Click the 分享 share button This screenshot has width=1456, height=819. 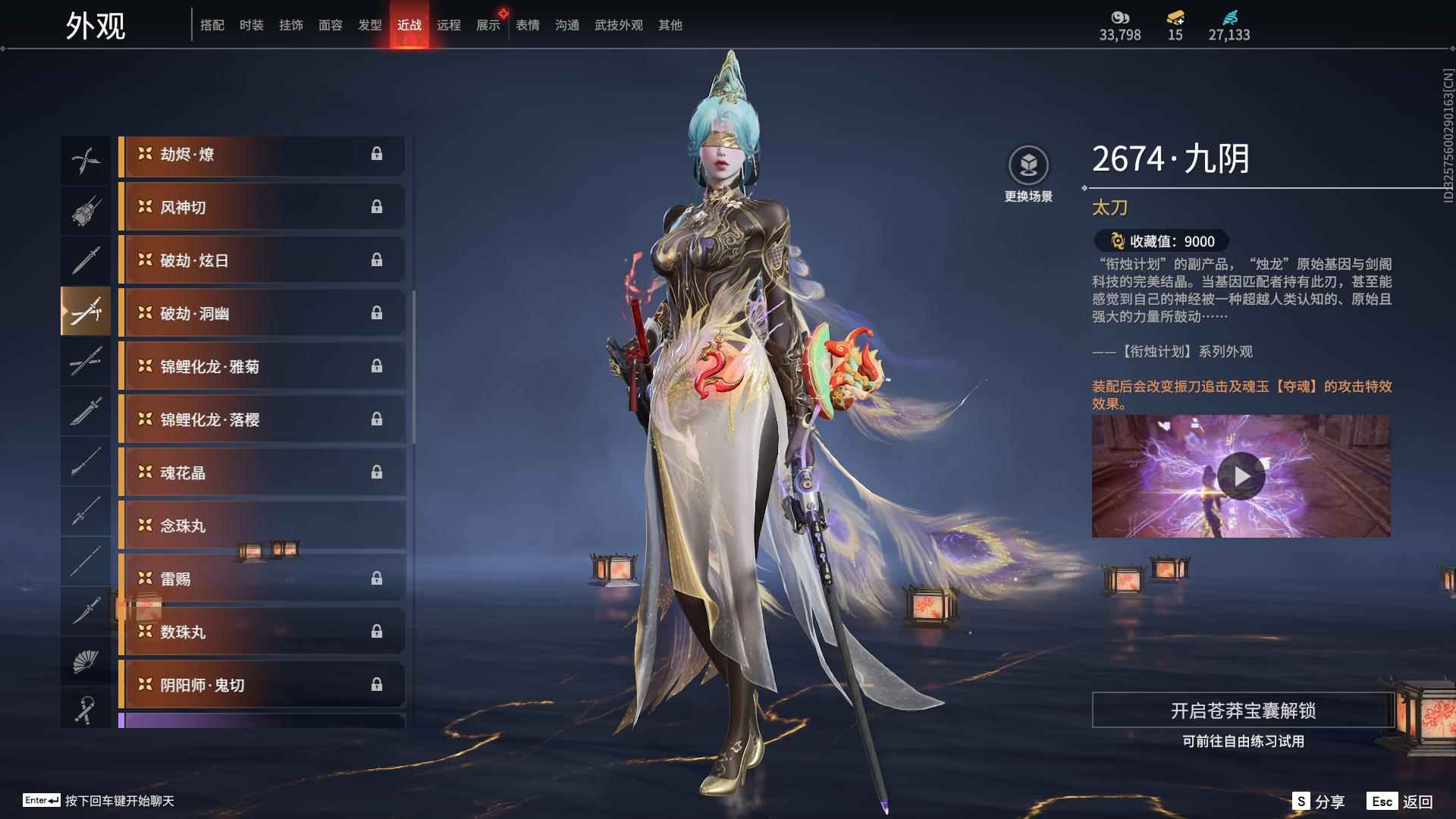(1319, 802)
